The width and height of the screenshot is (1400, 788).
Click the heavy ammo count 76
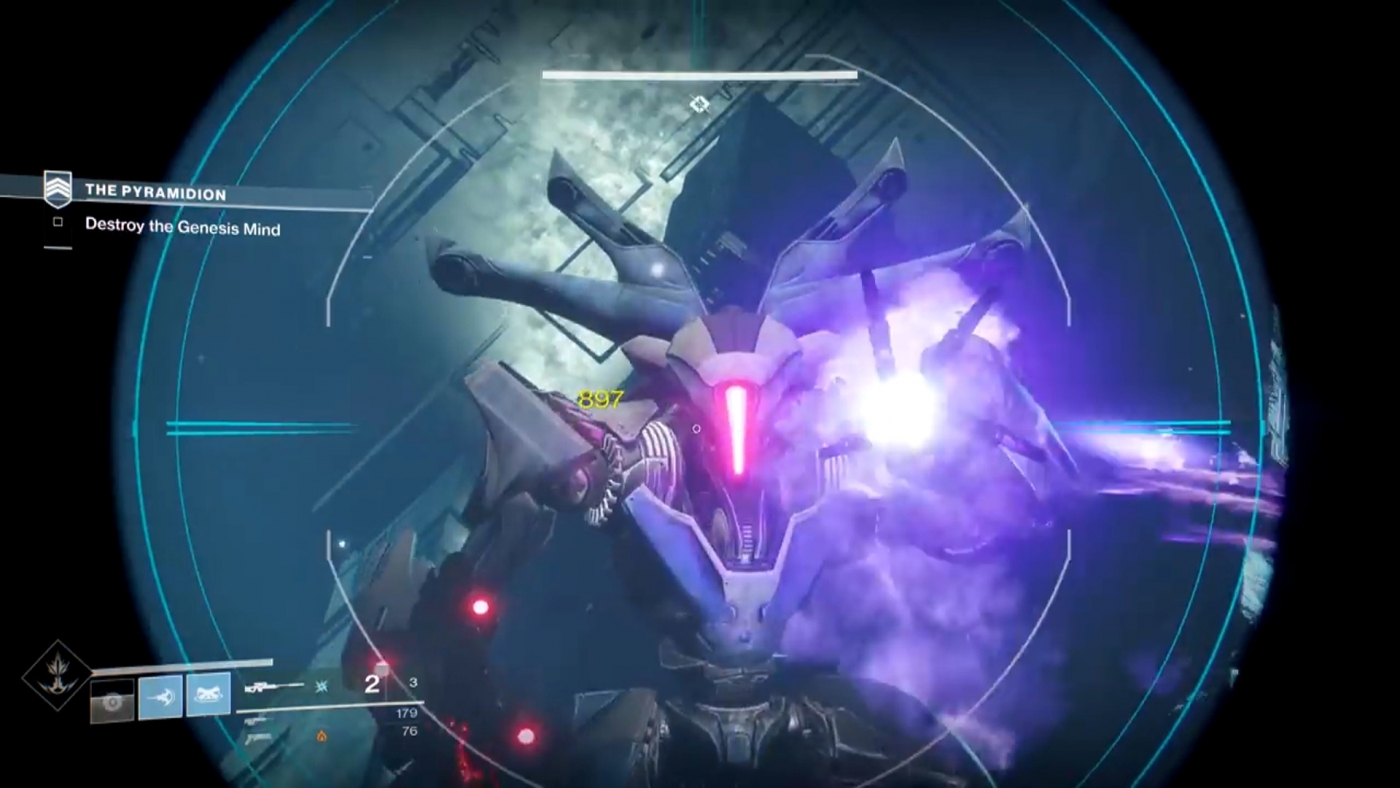[406, 731]
